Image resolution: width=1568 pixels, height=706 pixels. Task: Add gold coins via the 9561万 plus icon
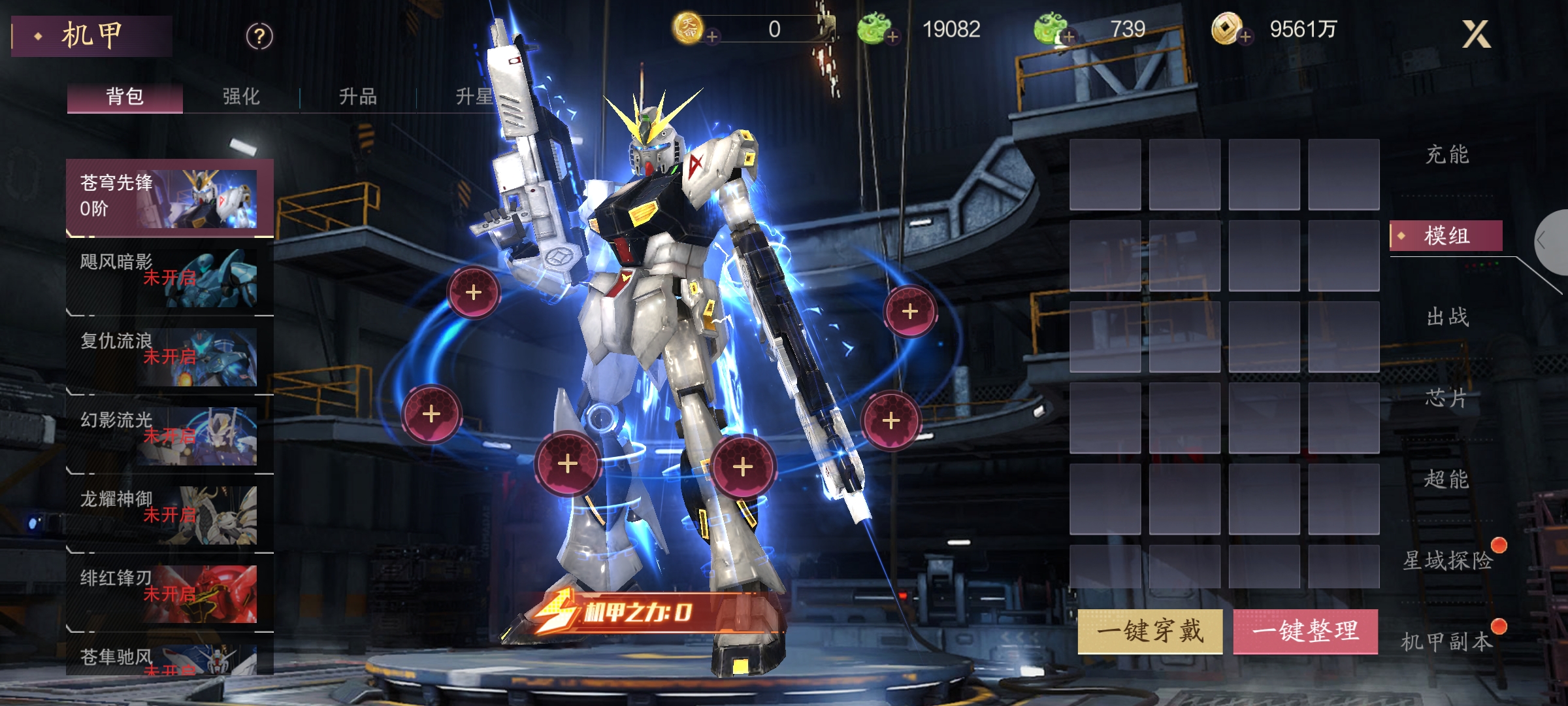point(1245,37)
